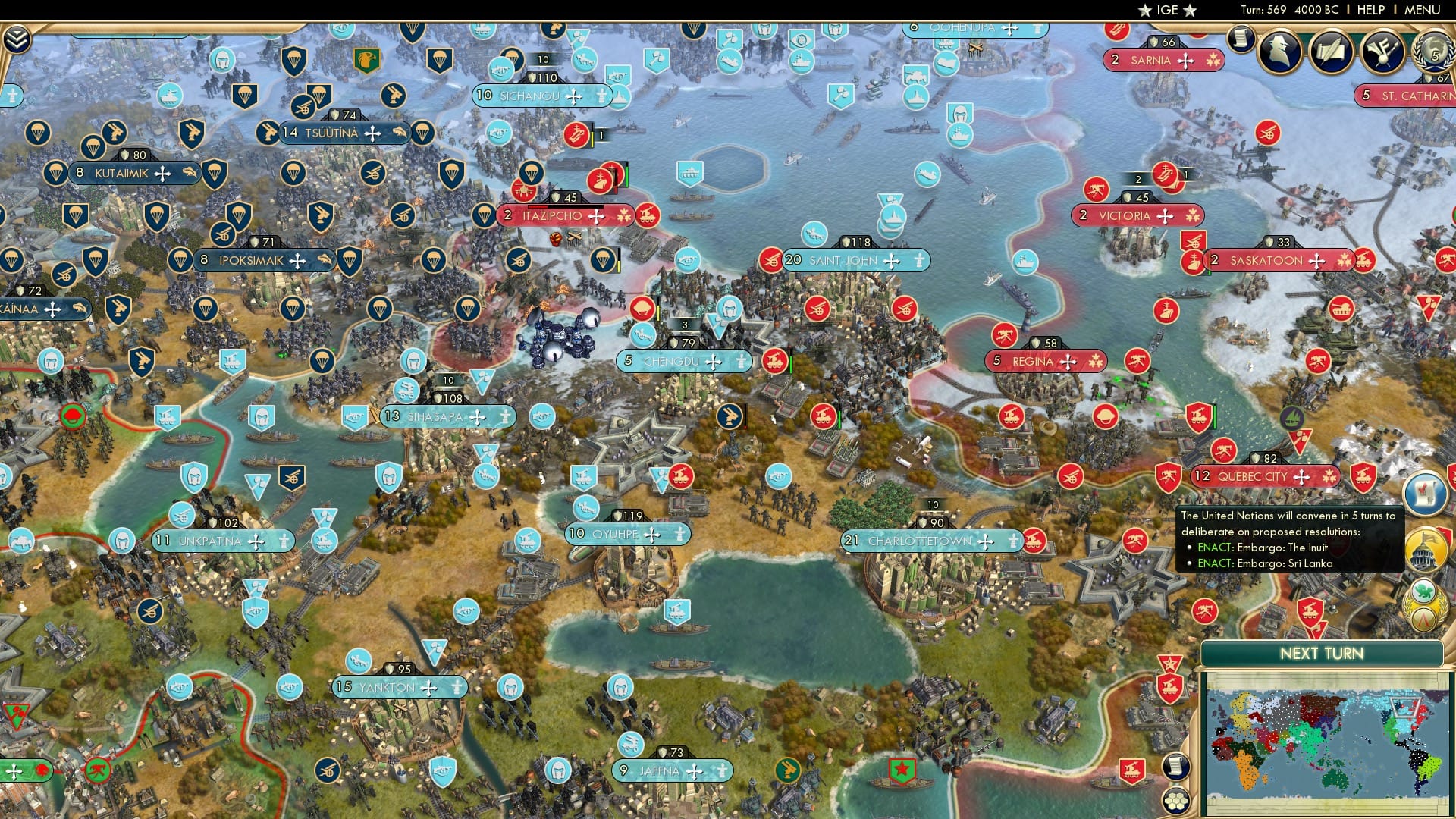Select the Saskatoon city banner

[1280, 259]
